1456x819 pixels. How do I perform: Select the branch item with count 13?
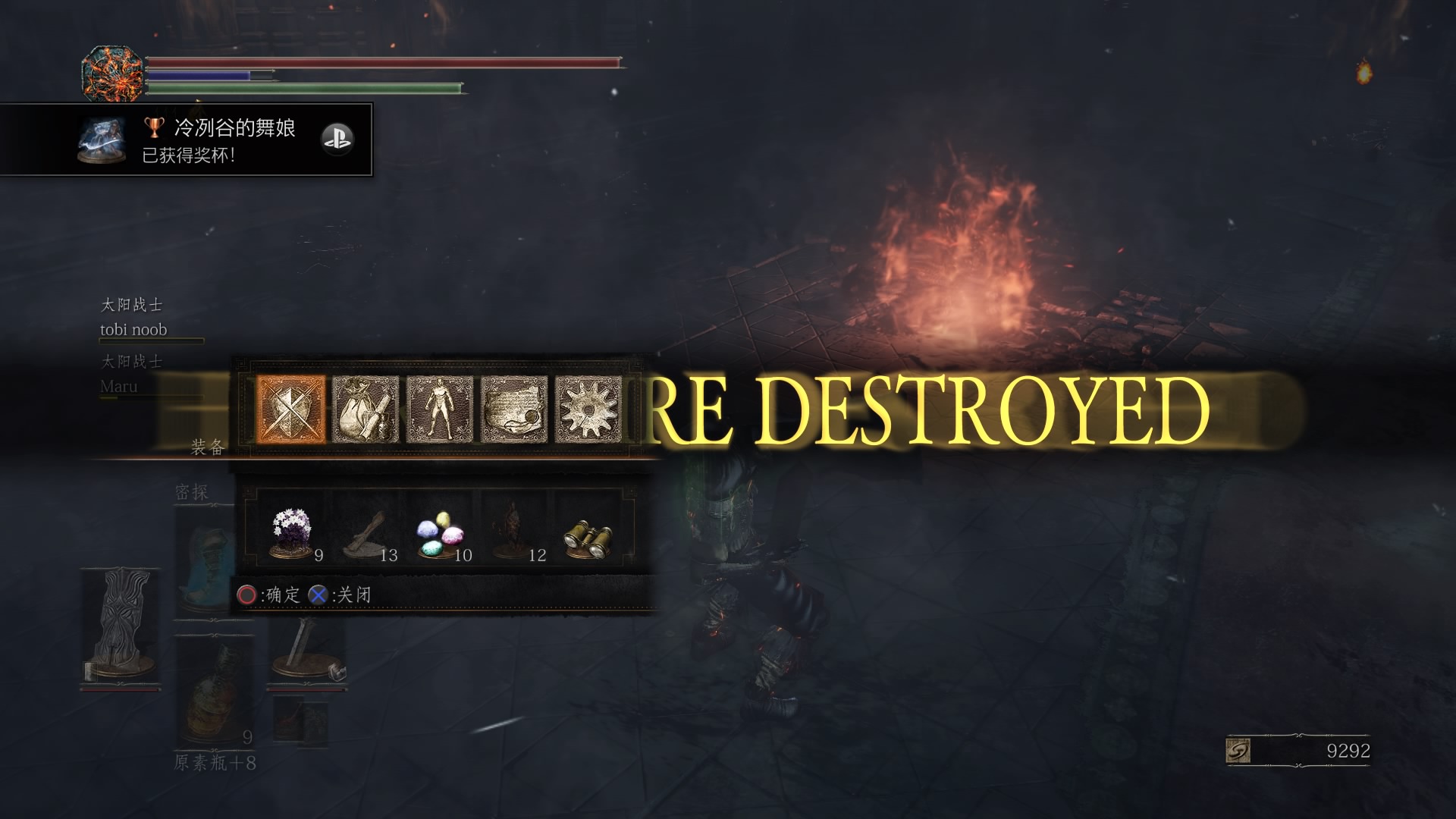[366, 534]
